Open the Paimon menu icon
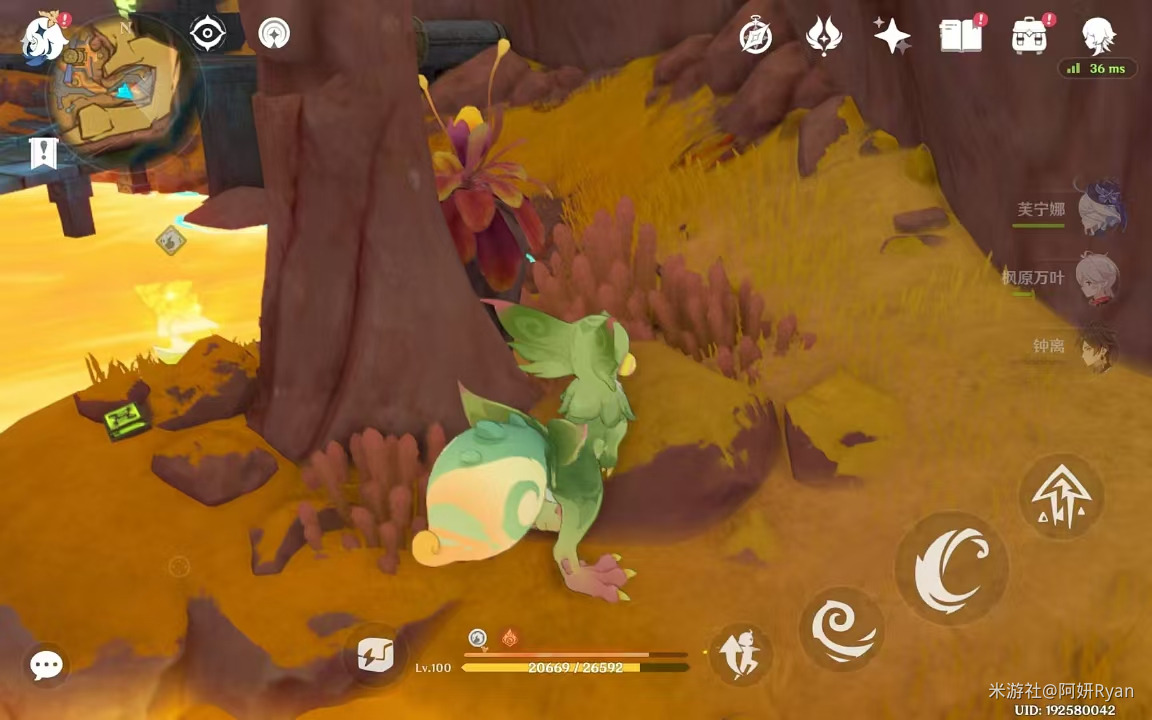This screenshot has height=720, width=1152. (x=43, y=38)
